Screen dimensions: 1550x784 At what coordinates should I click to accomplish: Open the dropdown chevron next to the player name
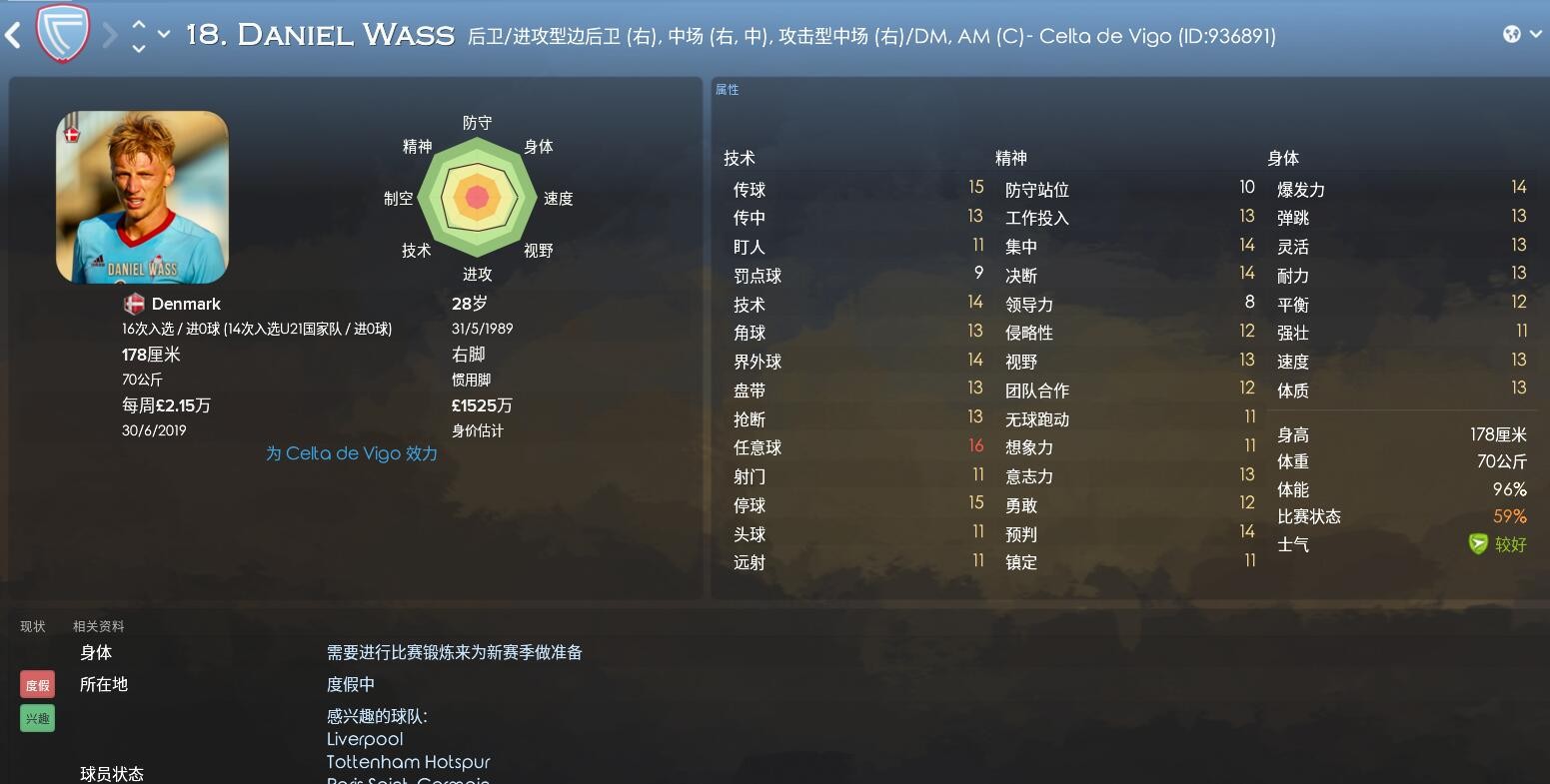165,31
